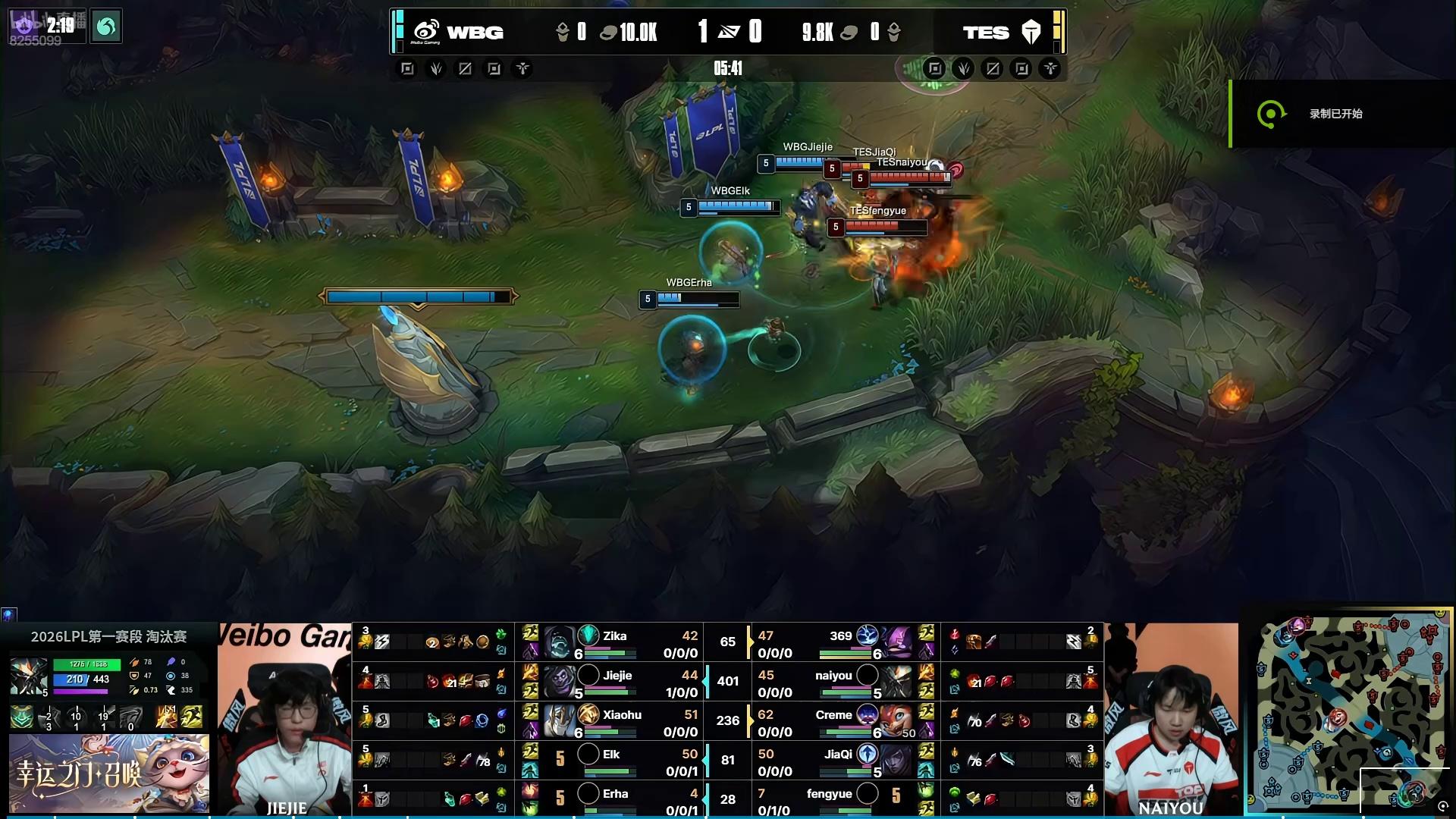Click the Smite spell icon in stats panel
The width and height of the screenshot is (1456, 819).
[167, 717]
